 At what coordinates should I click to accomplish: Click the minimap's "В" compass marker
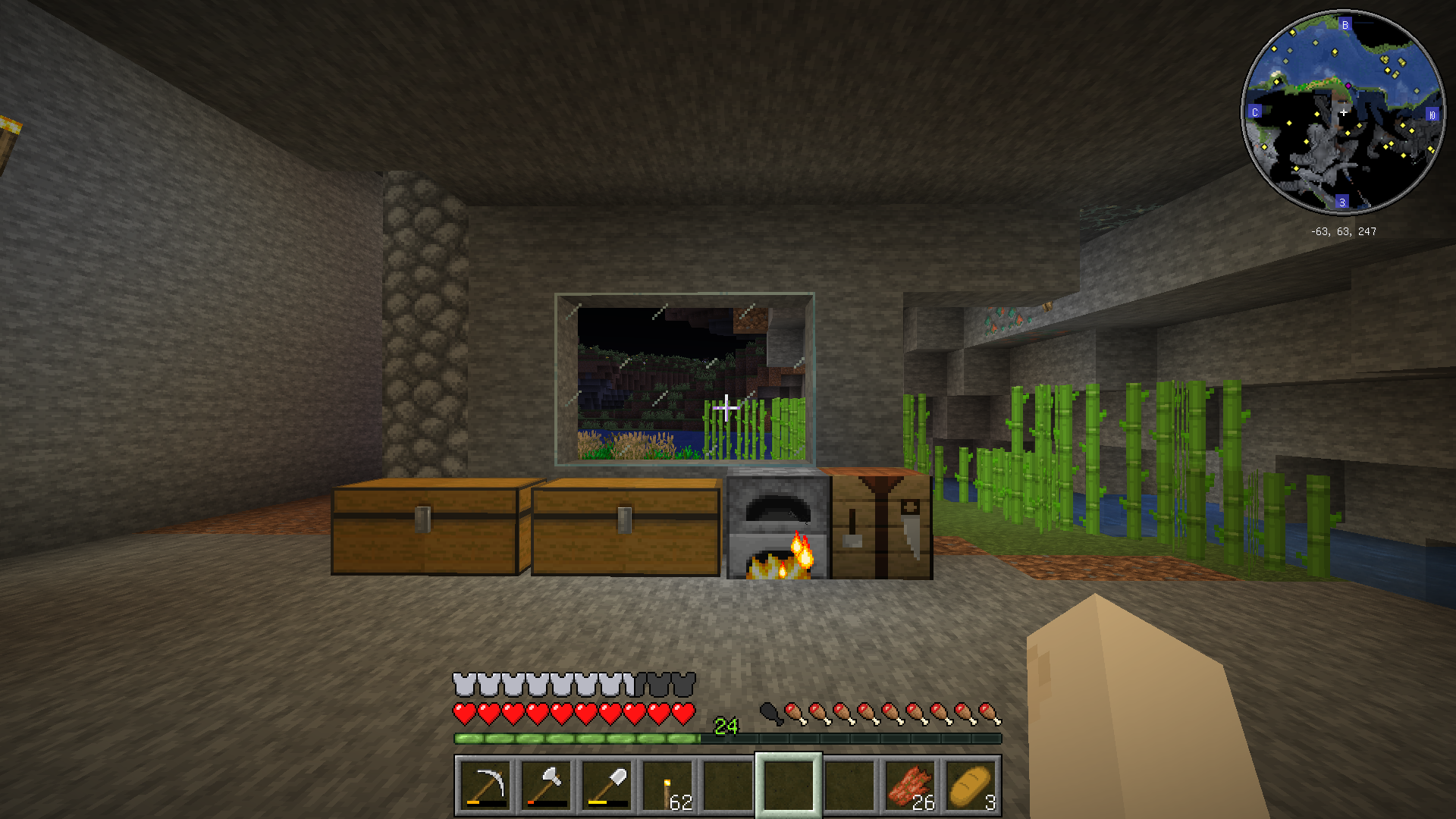click(x=1345, y=25)
